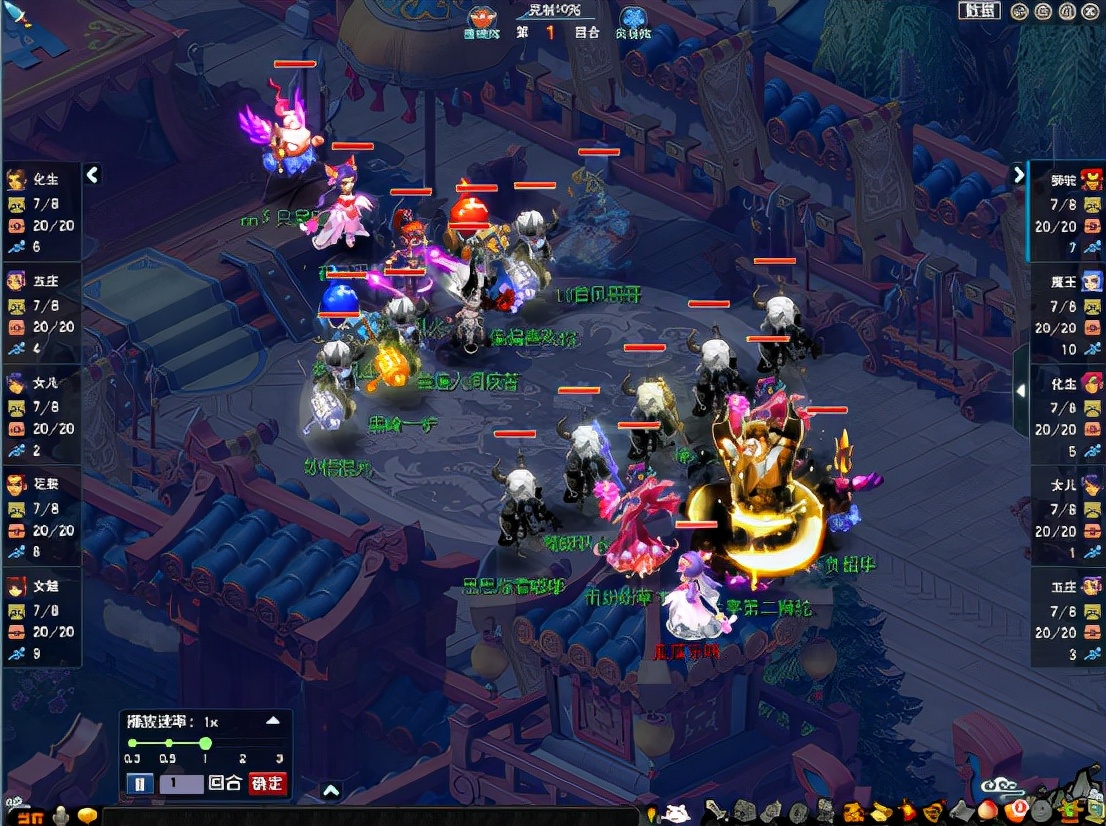
Task: Click the round number input field
Action: pyautogui.click(x=181, y=783)
